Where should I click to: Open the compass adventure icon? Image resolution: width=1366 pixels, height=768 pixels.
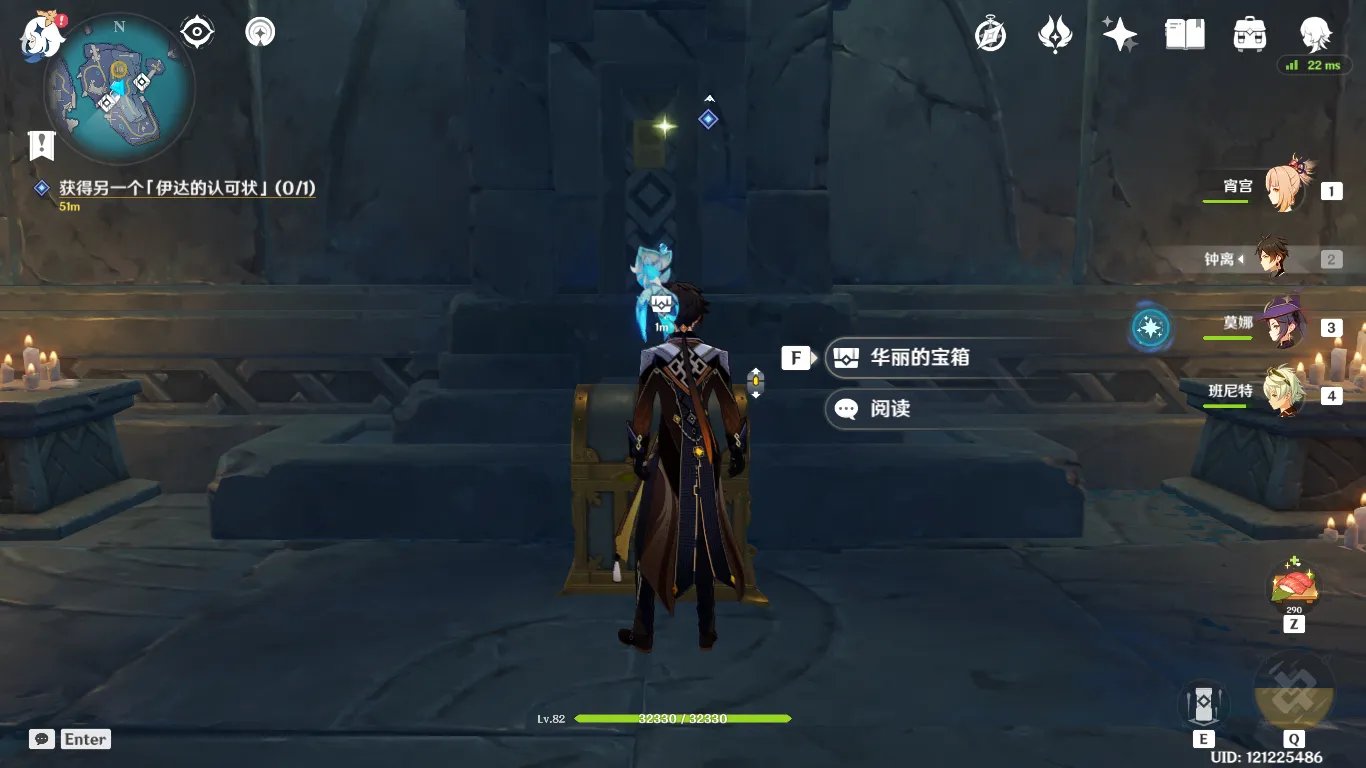990,35
